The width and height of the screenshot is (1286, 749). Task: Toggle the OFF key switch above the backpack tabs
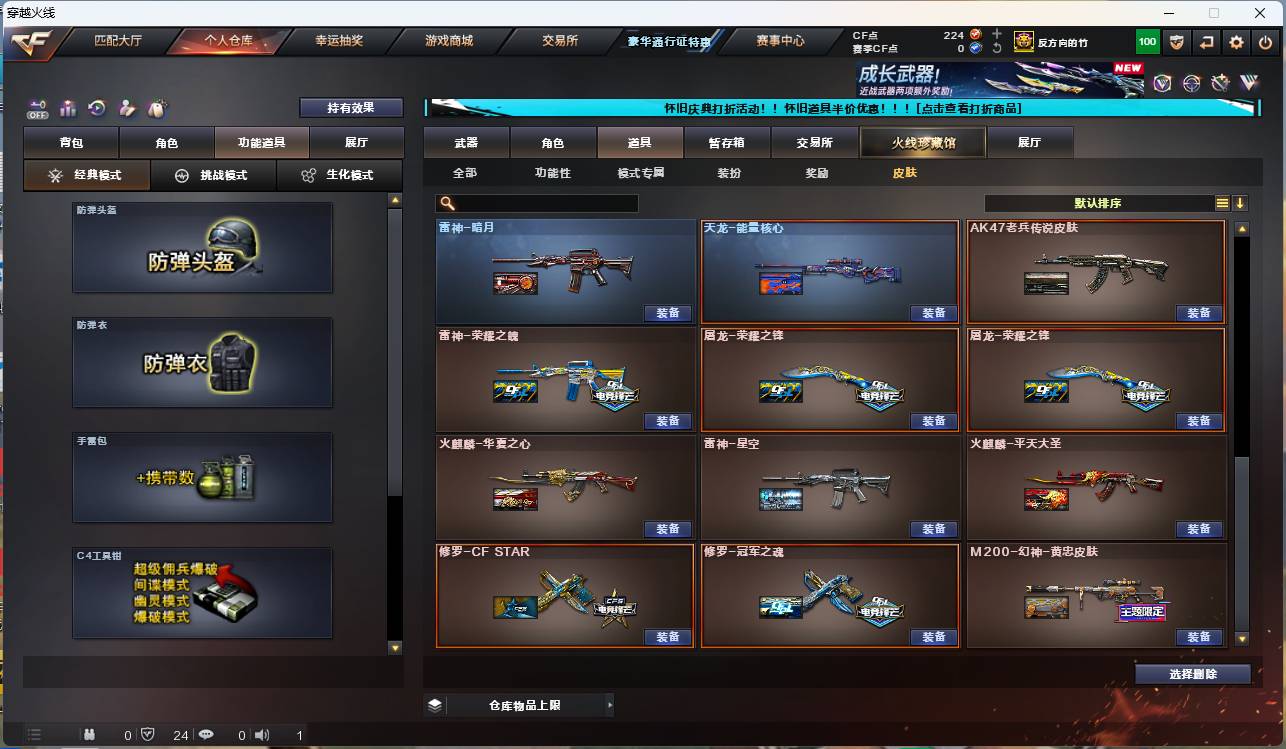[37, 110]
